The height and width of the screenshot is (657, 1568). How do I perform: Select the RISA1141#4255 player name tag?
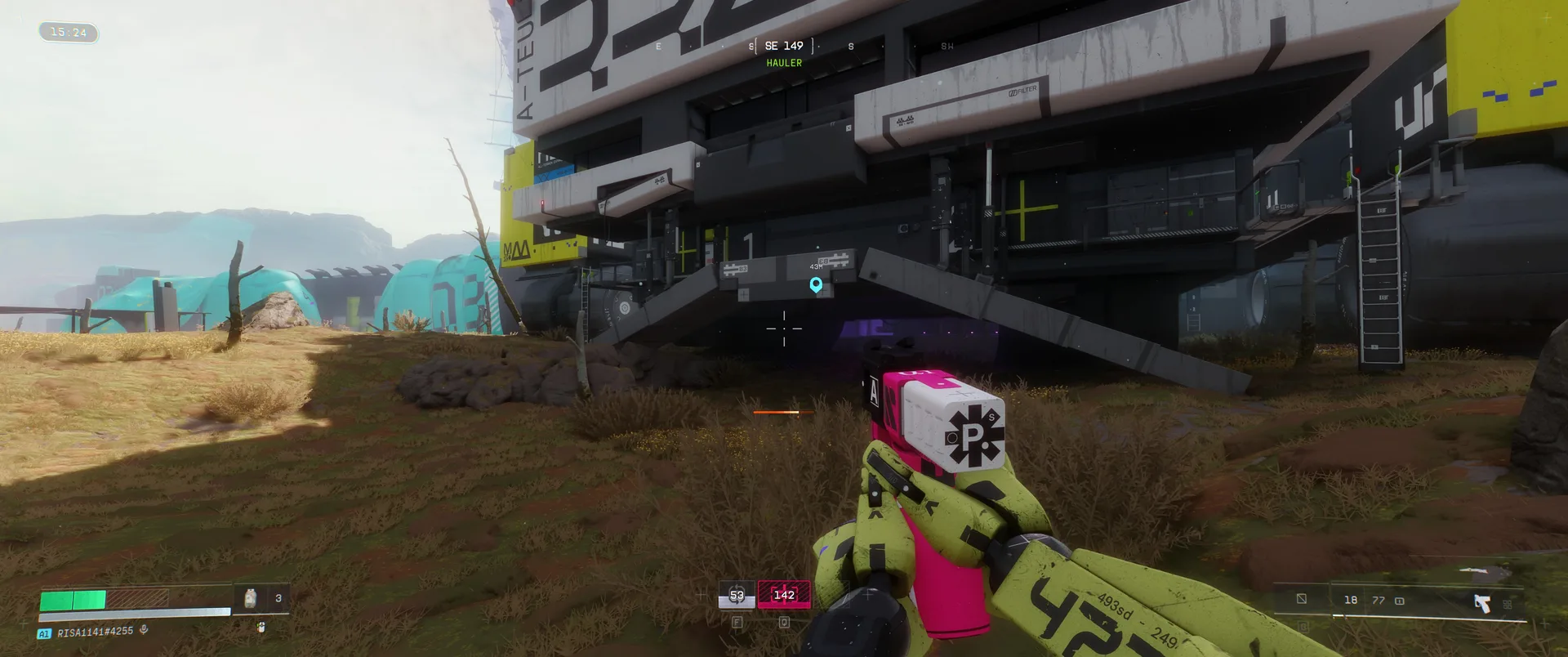click(x=95, y=632)
